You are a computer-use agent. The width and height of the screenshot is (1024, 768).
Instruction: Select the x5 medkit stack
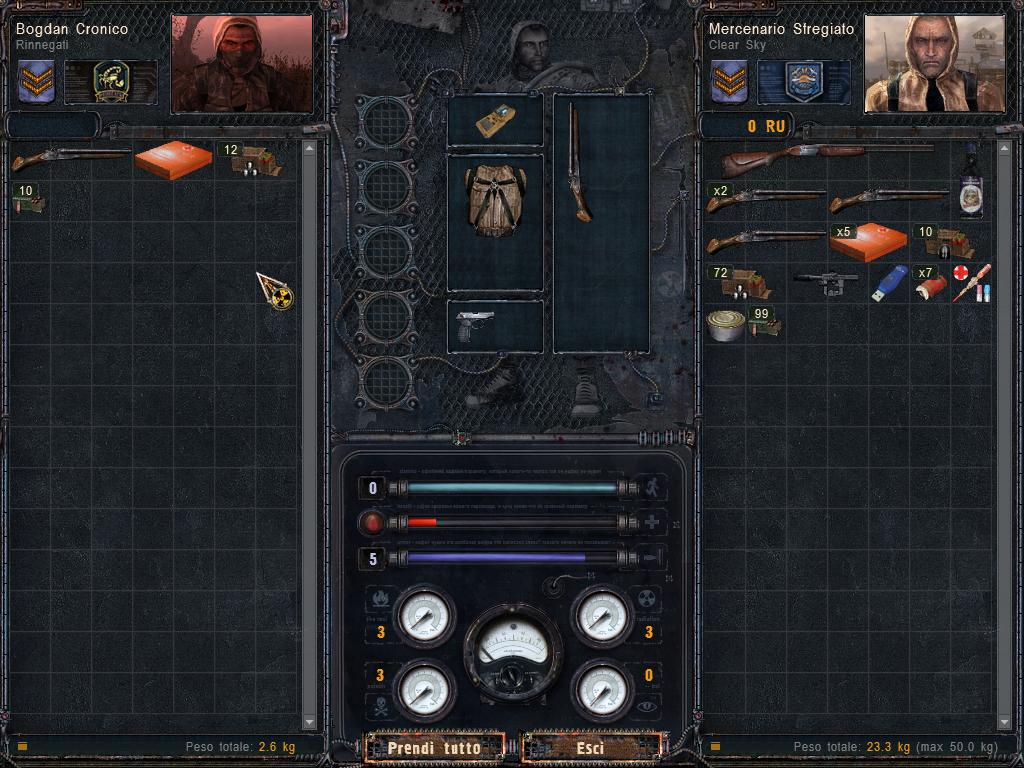867,241
